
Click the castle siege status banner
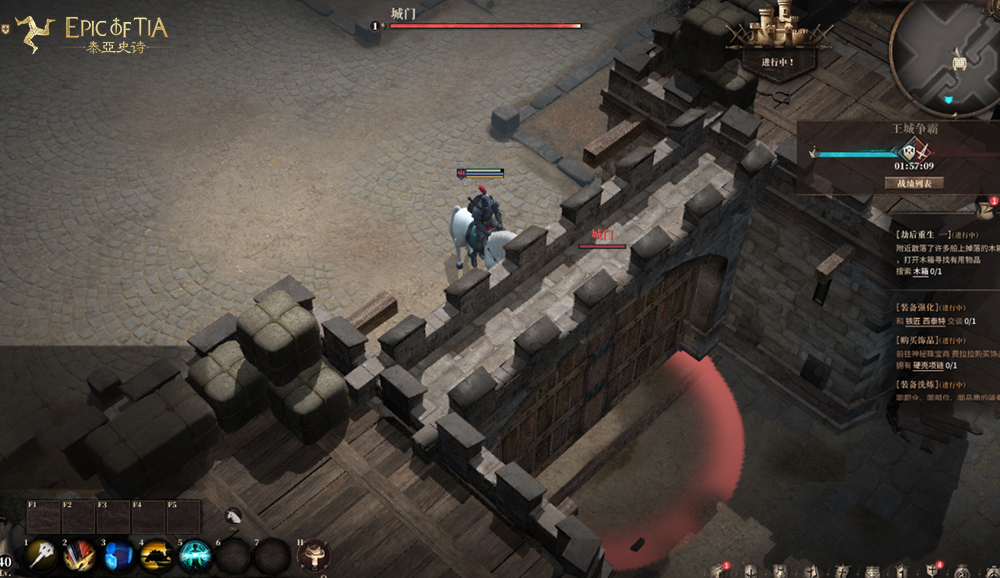(779, 38)
